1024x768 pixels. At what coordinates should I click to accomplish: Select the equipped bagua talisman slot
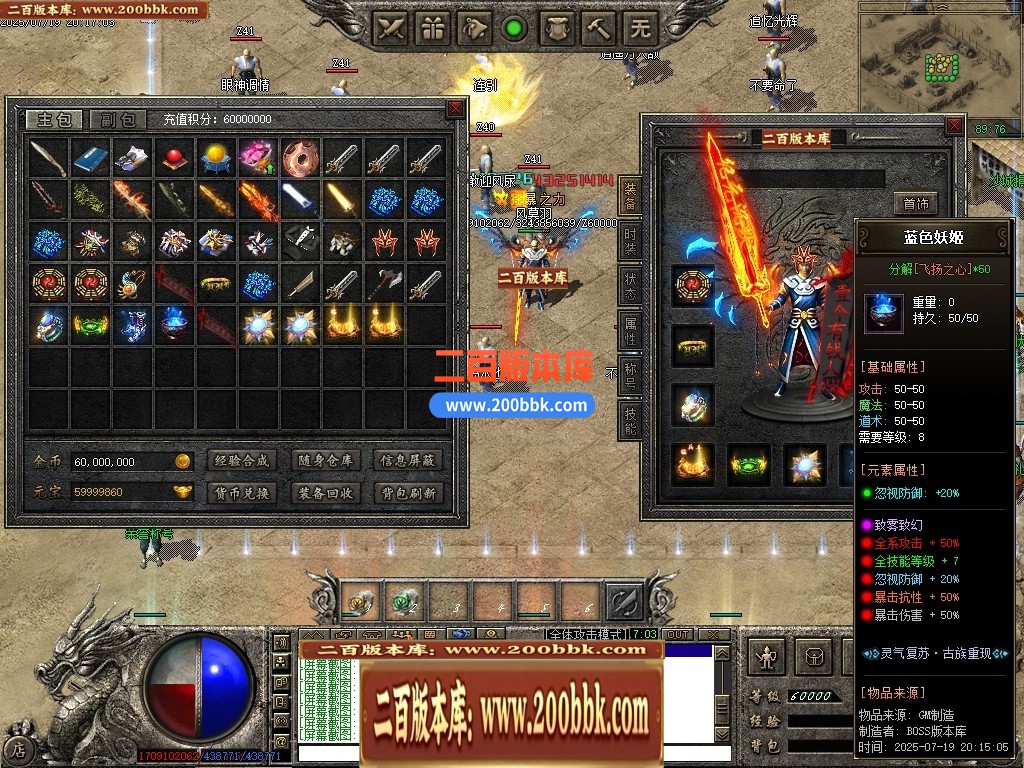[x=692, y=286]
